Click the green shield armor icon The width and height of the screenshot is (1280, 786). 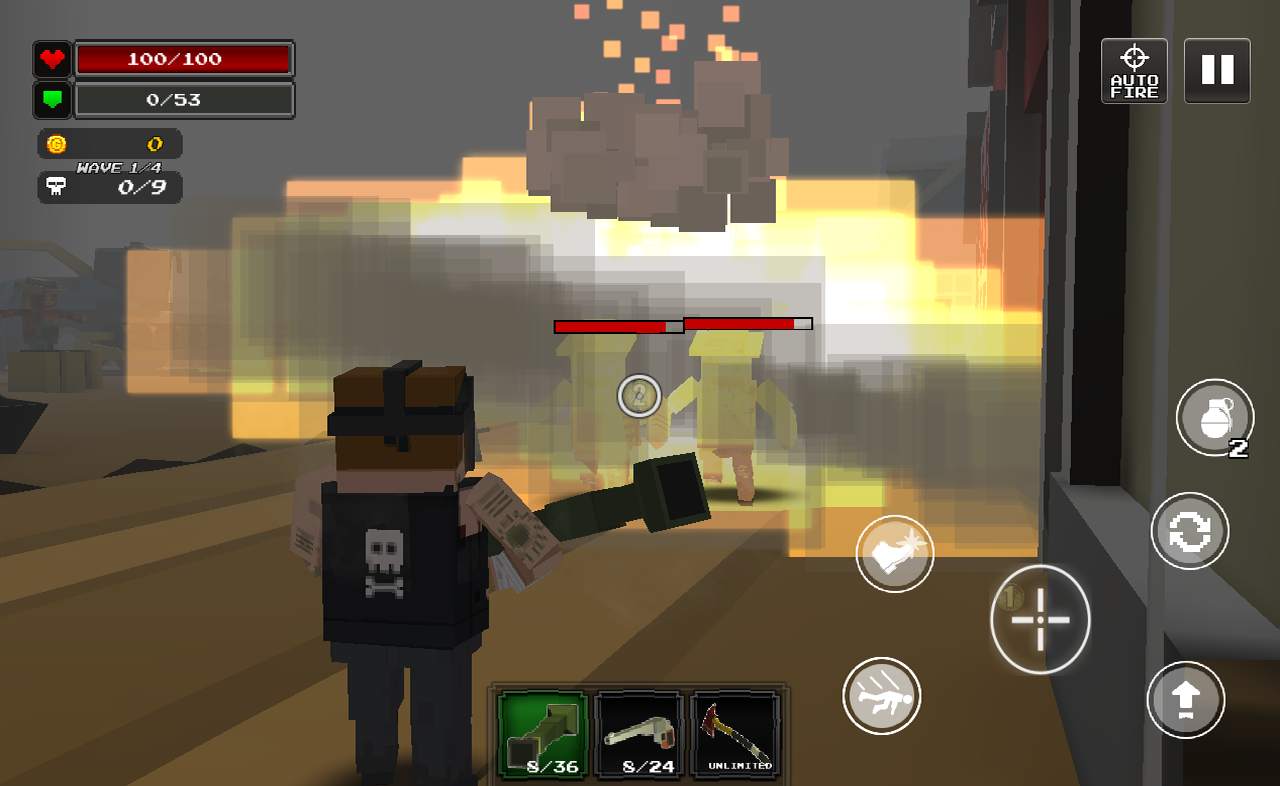coord(51,100)
